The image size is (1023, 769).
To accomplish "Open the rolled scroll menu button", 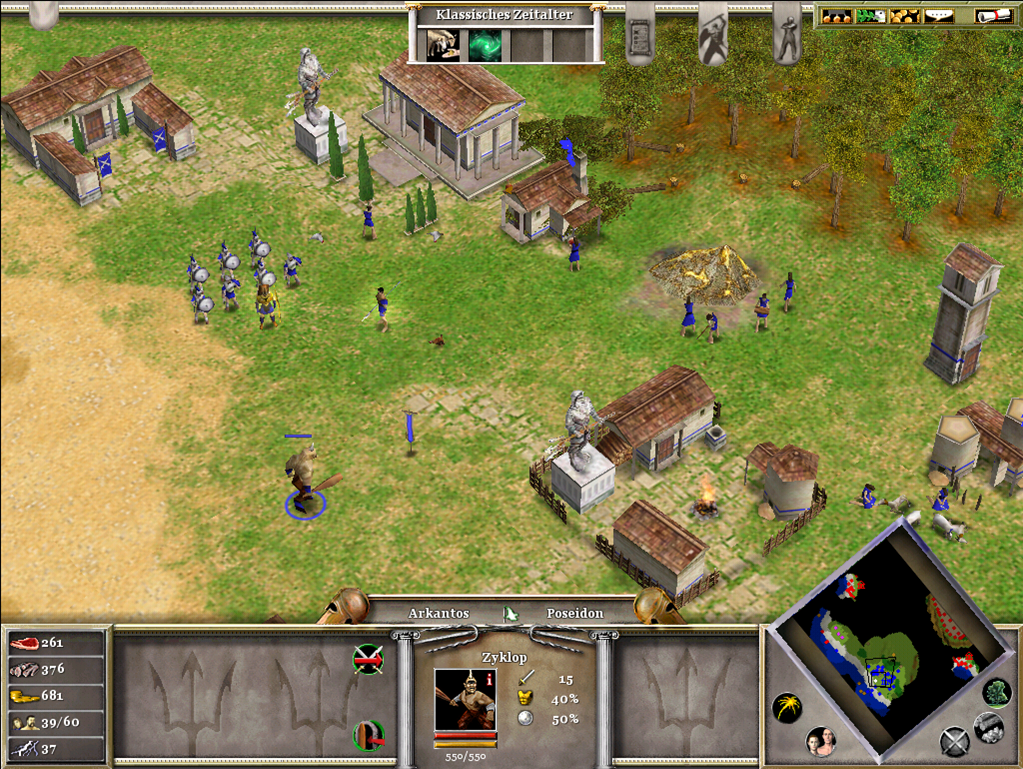I will [x=991, y=17].
